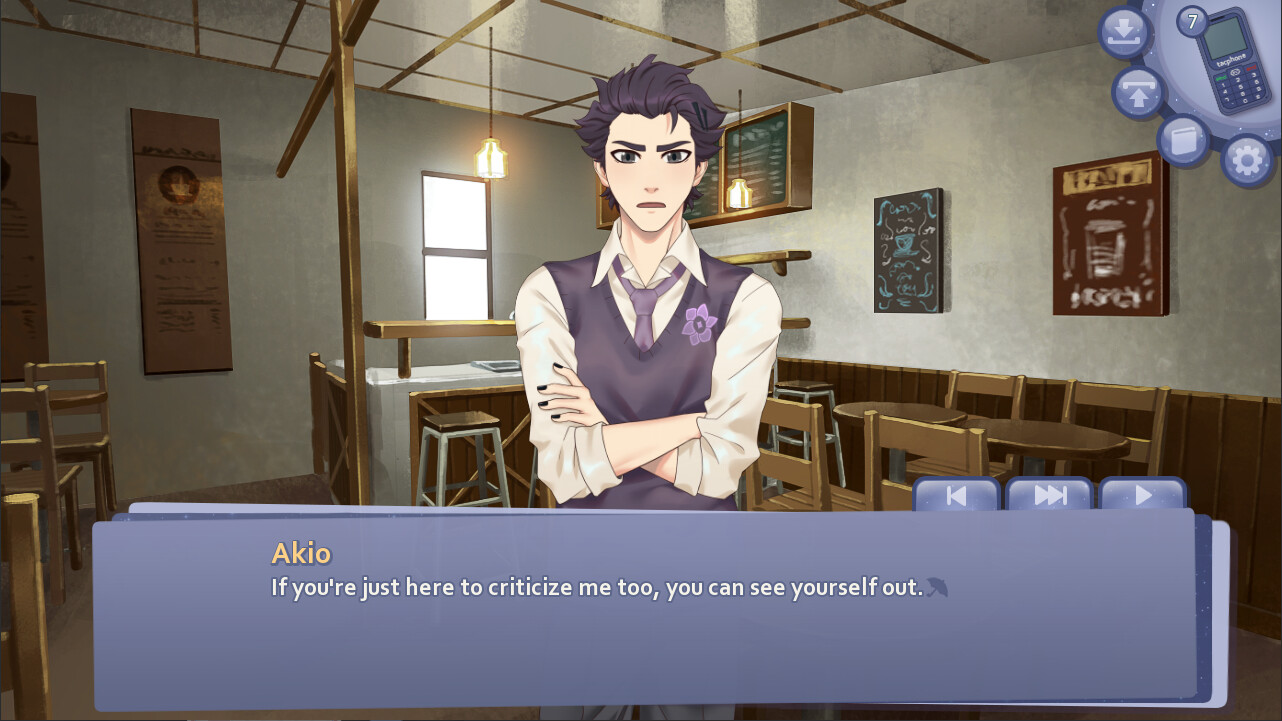Open the gear settings icon

tap(1247, 160)
